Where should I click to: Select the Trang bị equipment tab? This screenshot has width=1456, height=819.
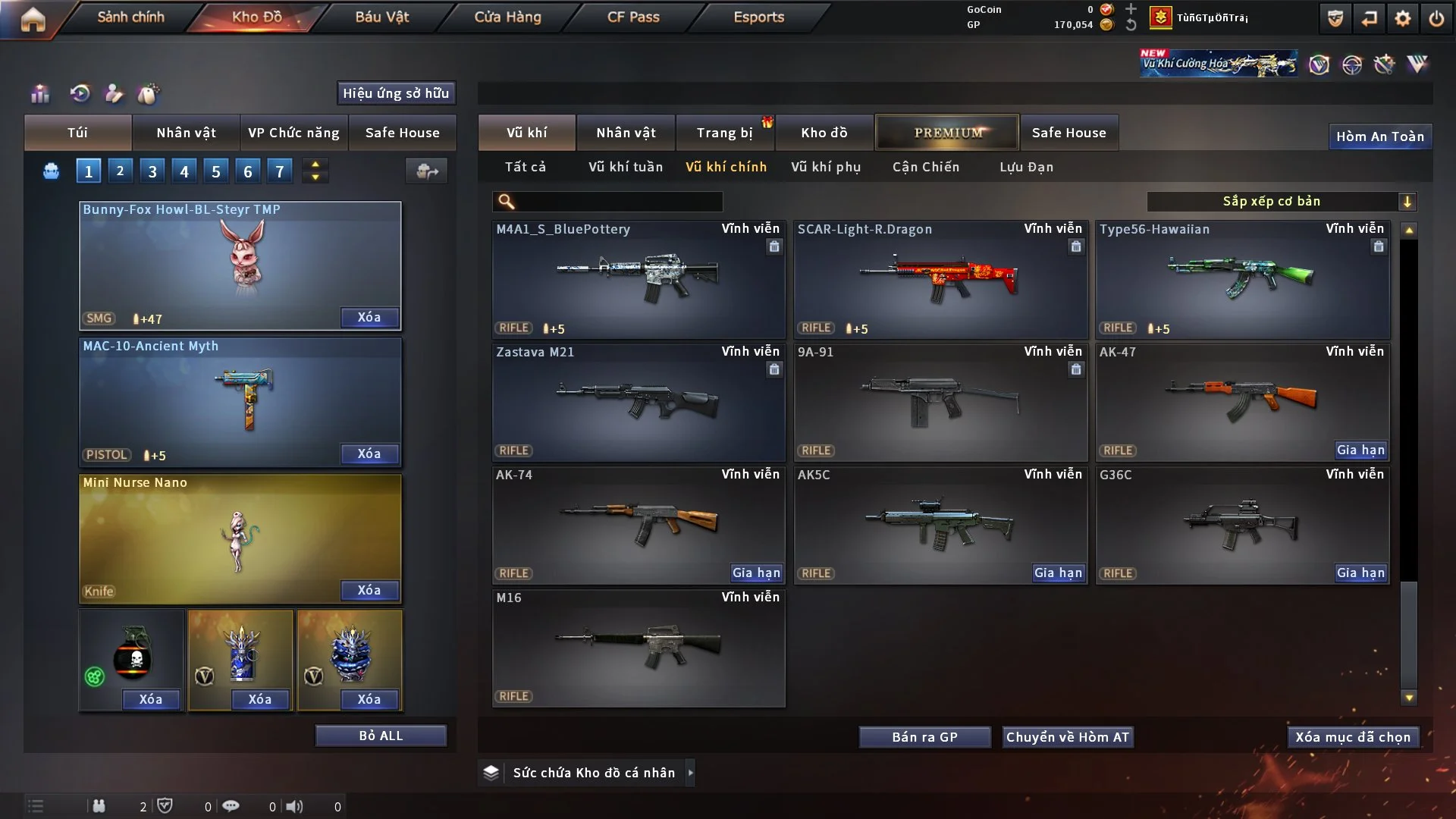(724, 133)
